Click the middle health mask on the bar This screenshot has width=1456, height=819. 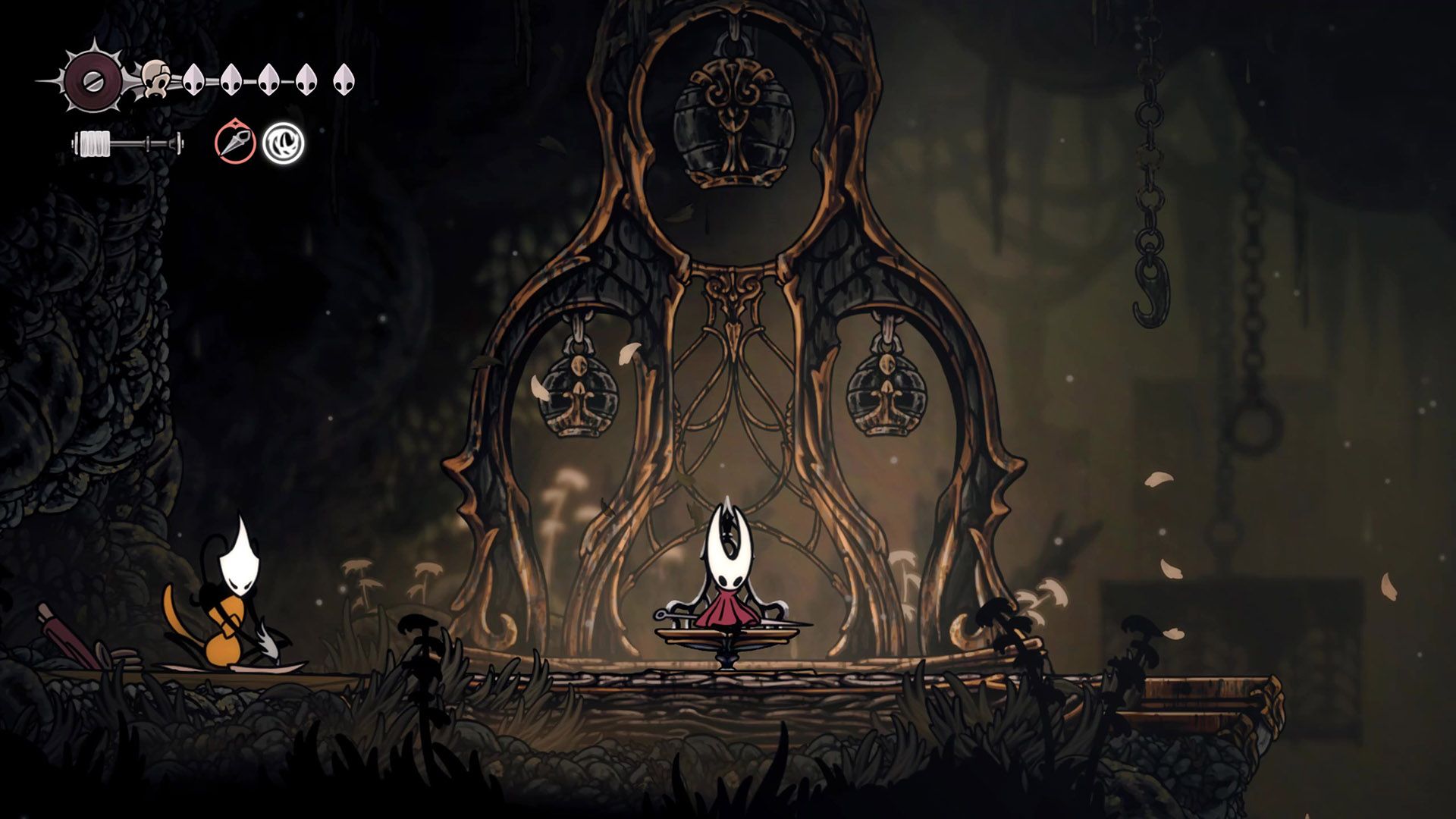tap(269, 79)
